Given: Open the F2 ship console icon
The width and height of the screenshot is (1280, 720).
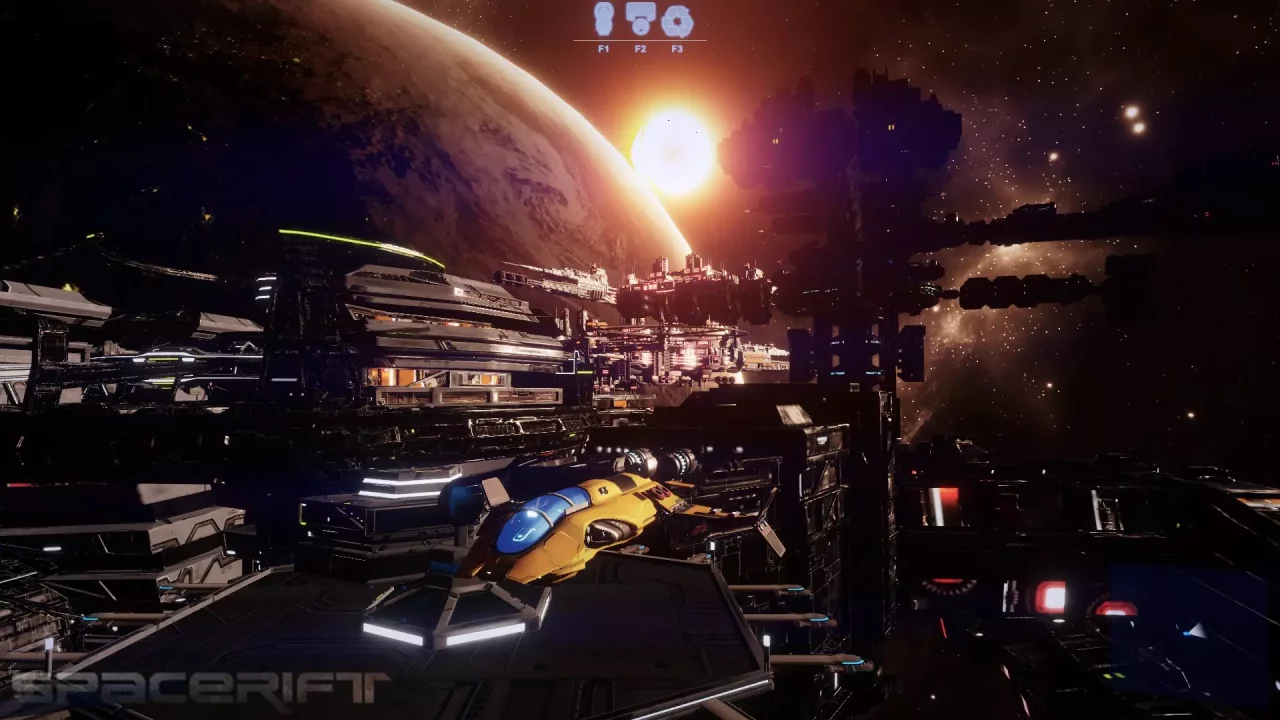Looking at the screenshot, I should pyautogui.click(x=639, y=20).
